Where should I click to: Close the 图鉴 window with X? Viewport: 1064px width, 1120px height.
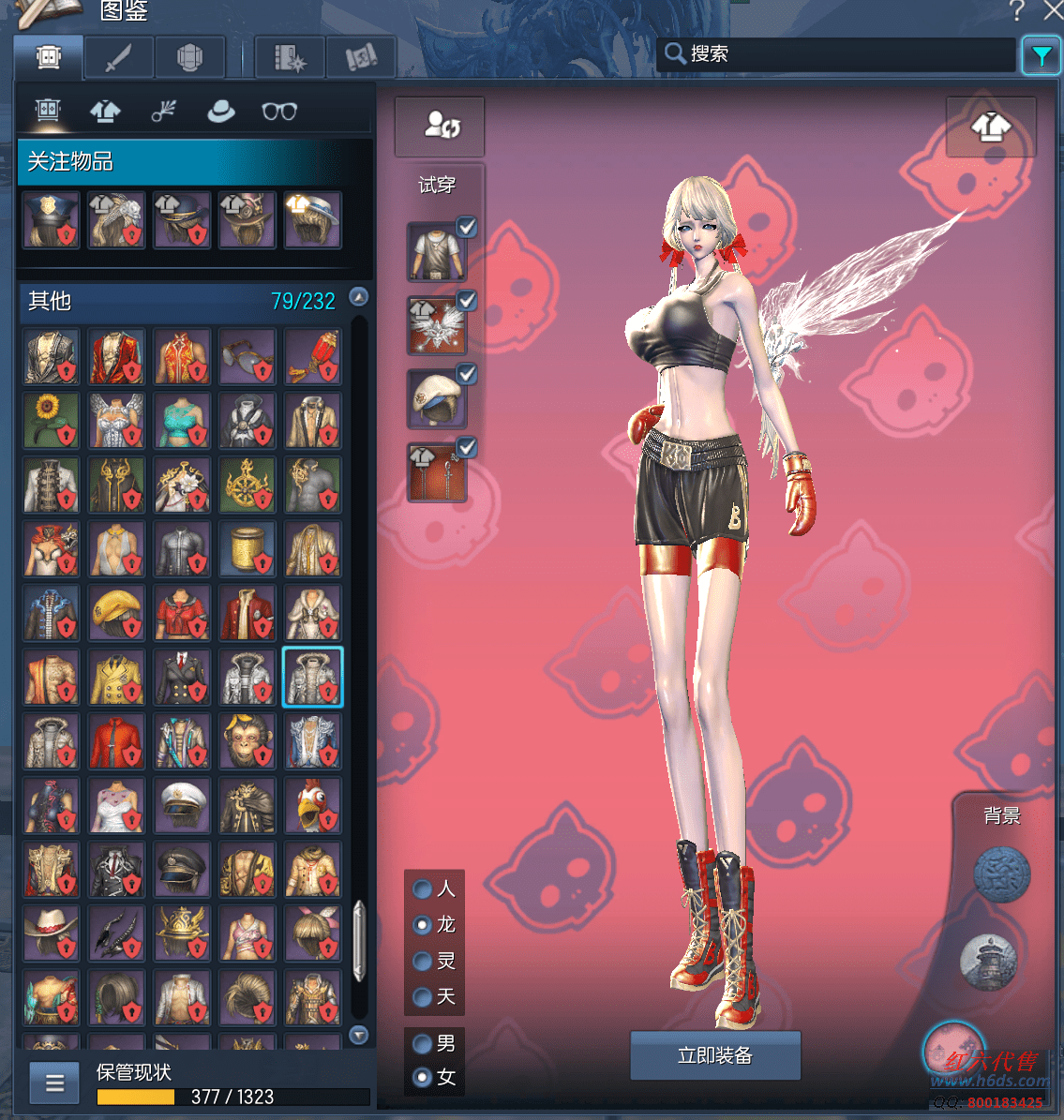pyautogui.click(x=1053, y=10)
